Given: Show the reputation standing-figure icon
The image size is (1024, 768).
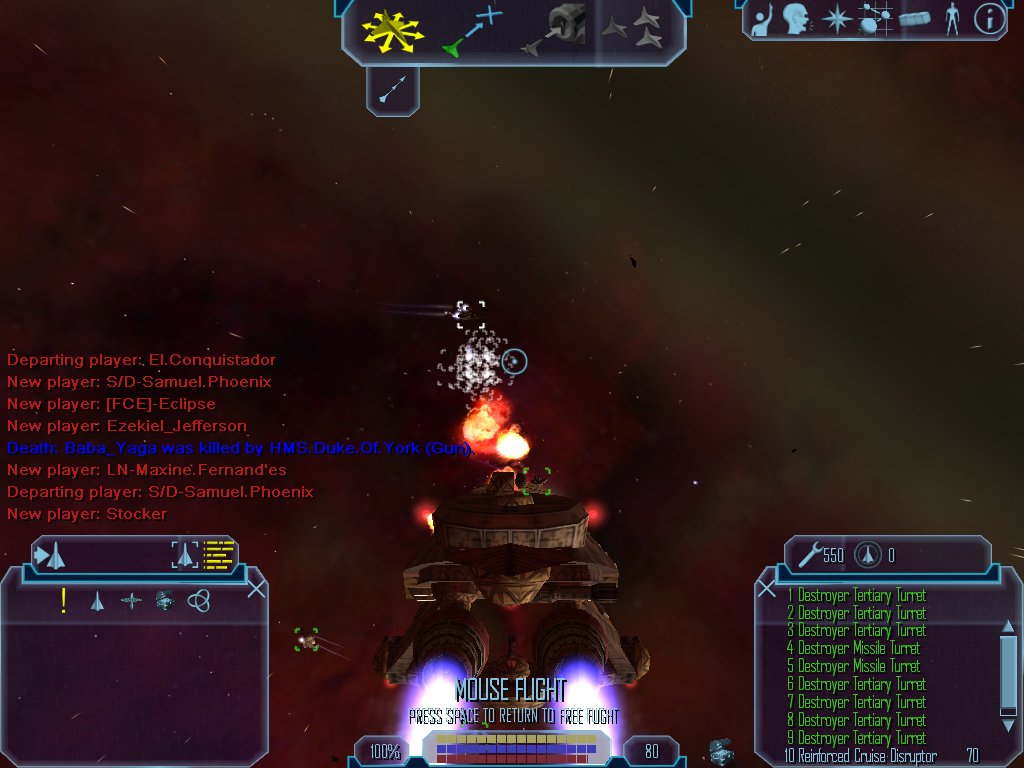Looking at the screenshot, I should pyautogui.click(x=951, y=18).
